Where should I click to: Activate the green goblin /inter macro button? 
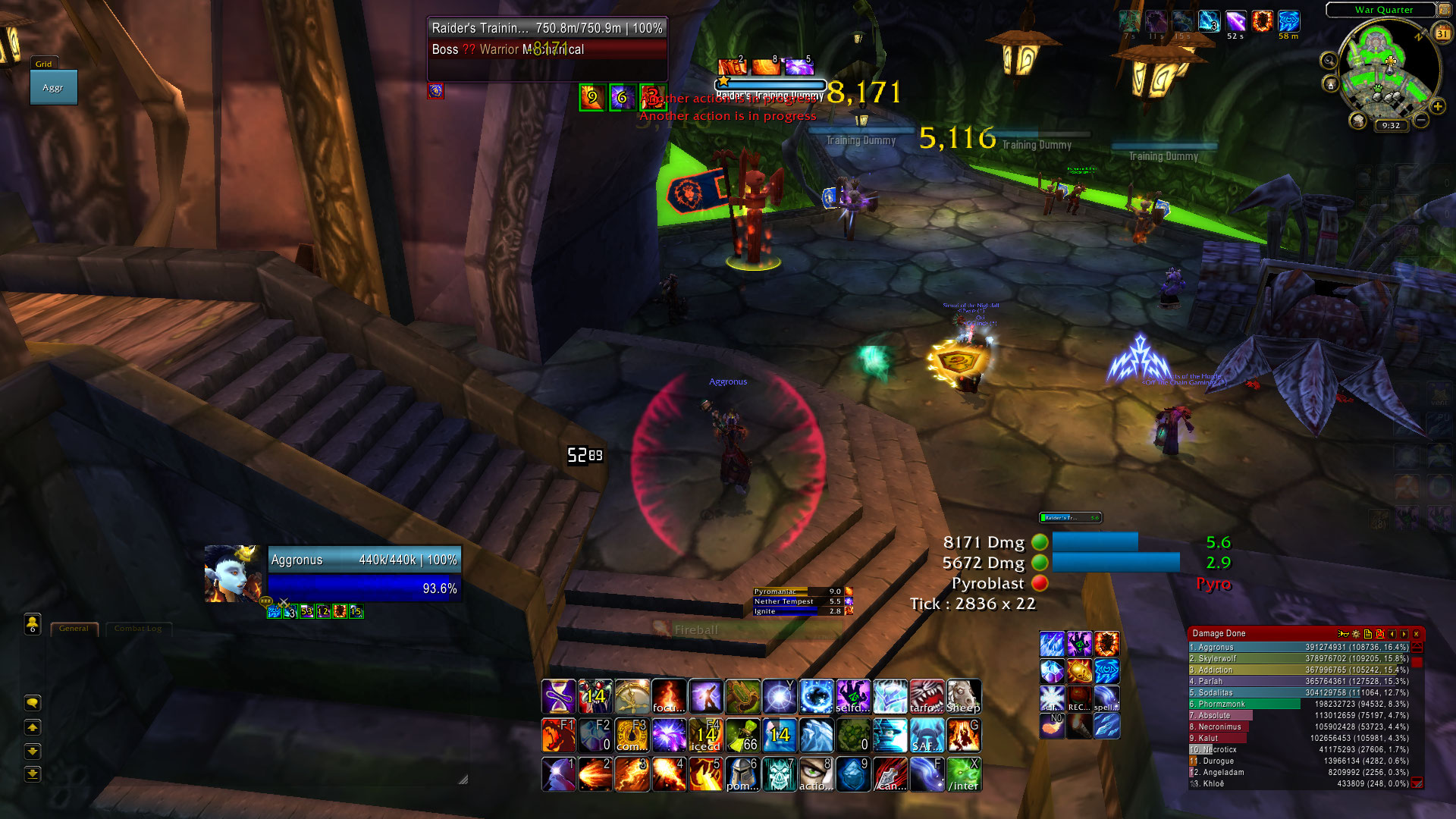tap(964, 774)
